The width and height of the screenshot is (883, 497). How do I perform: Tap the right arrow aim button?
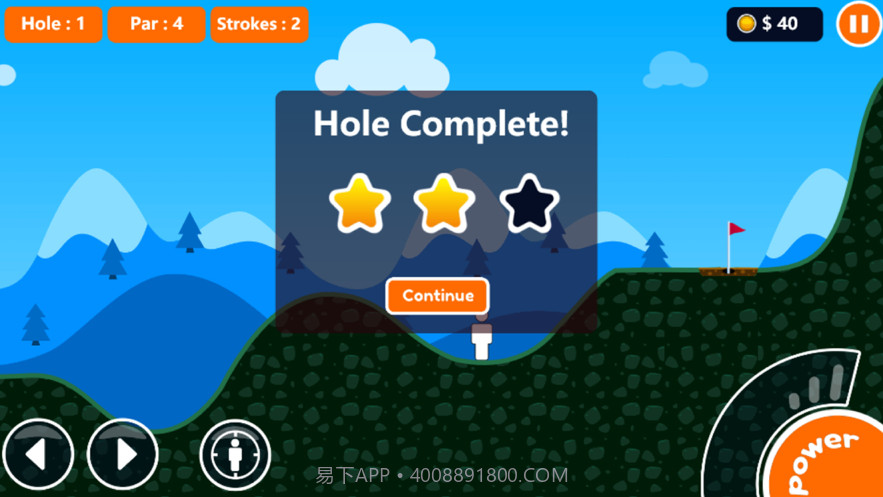pyautogui.click(x=123, y=455)
